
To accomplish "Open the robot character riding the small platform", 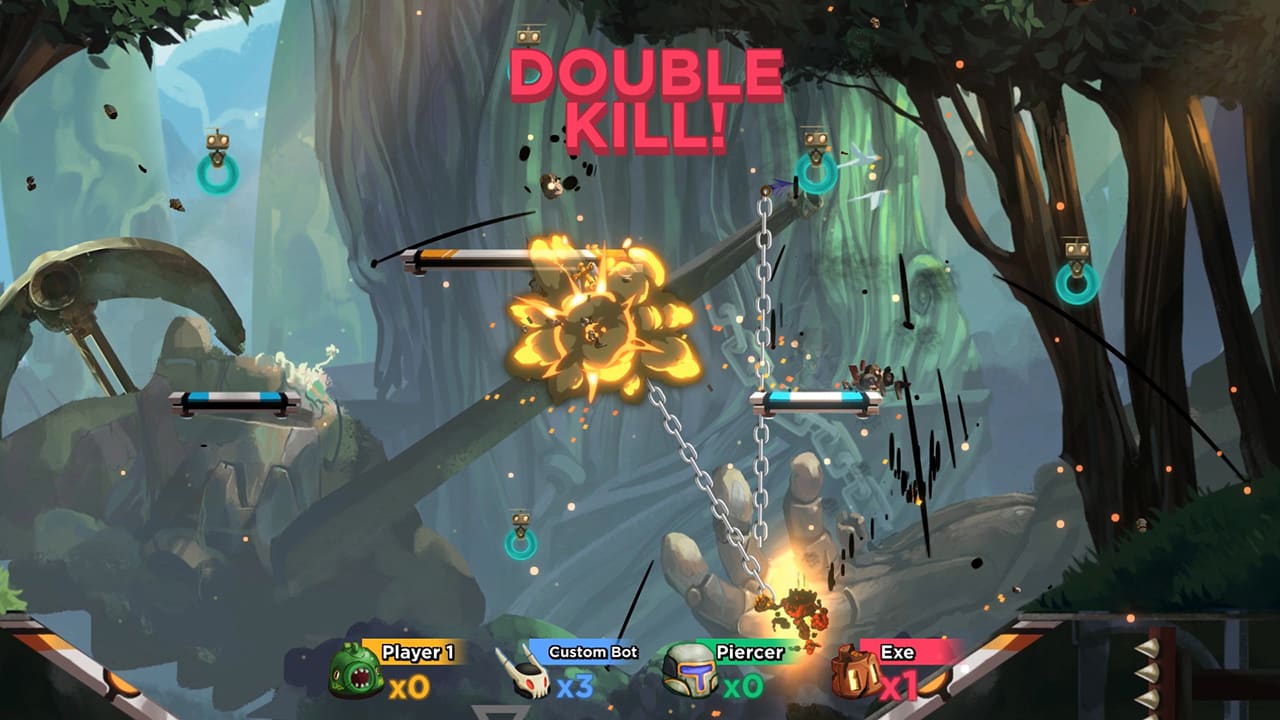I will [872, 373].
